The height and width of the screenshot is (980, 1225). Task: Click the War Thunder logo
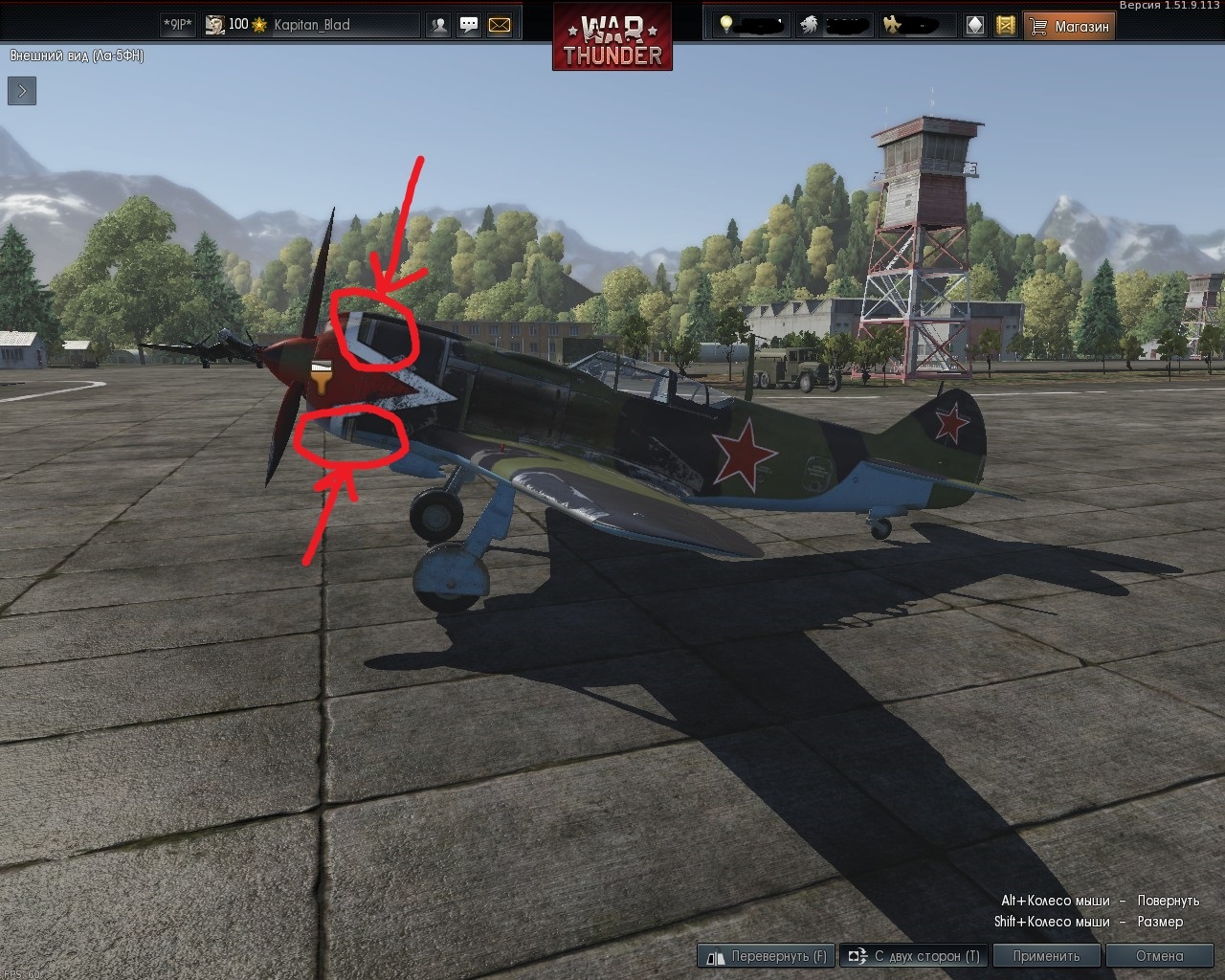point(612,38)
